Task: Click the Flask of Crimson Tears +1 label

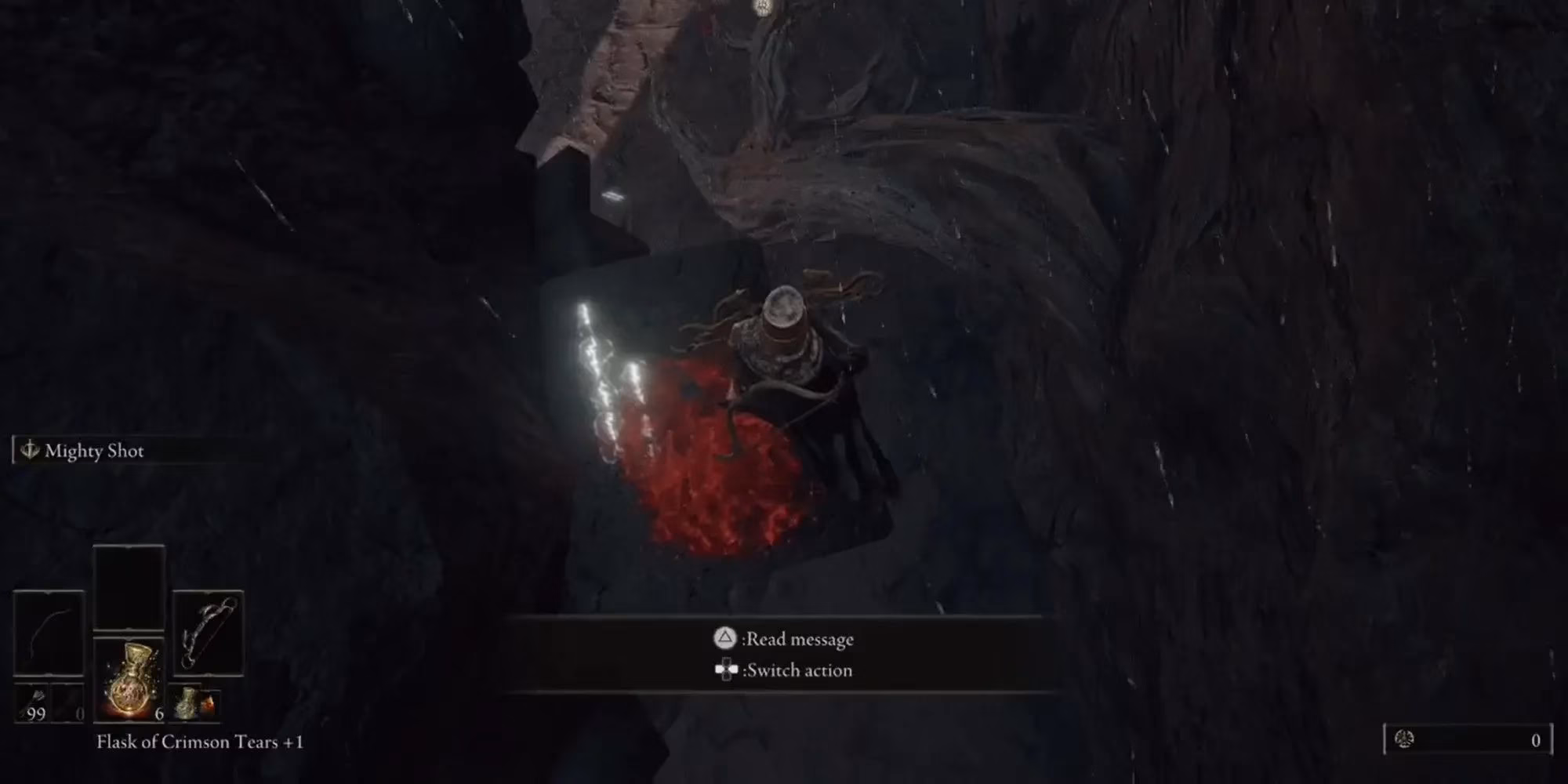Action: (200, 741)
